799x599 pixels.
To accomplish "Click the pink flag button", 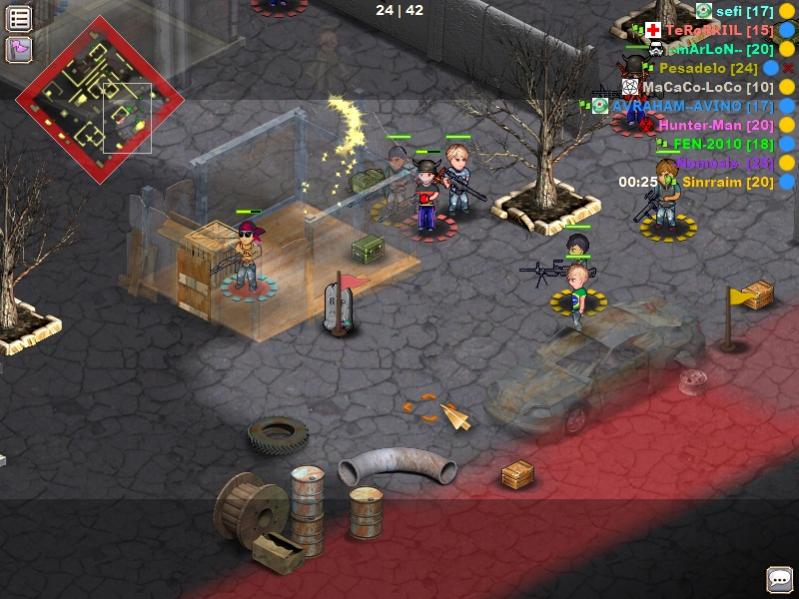I will [18, 49].
